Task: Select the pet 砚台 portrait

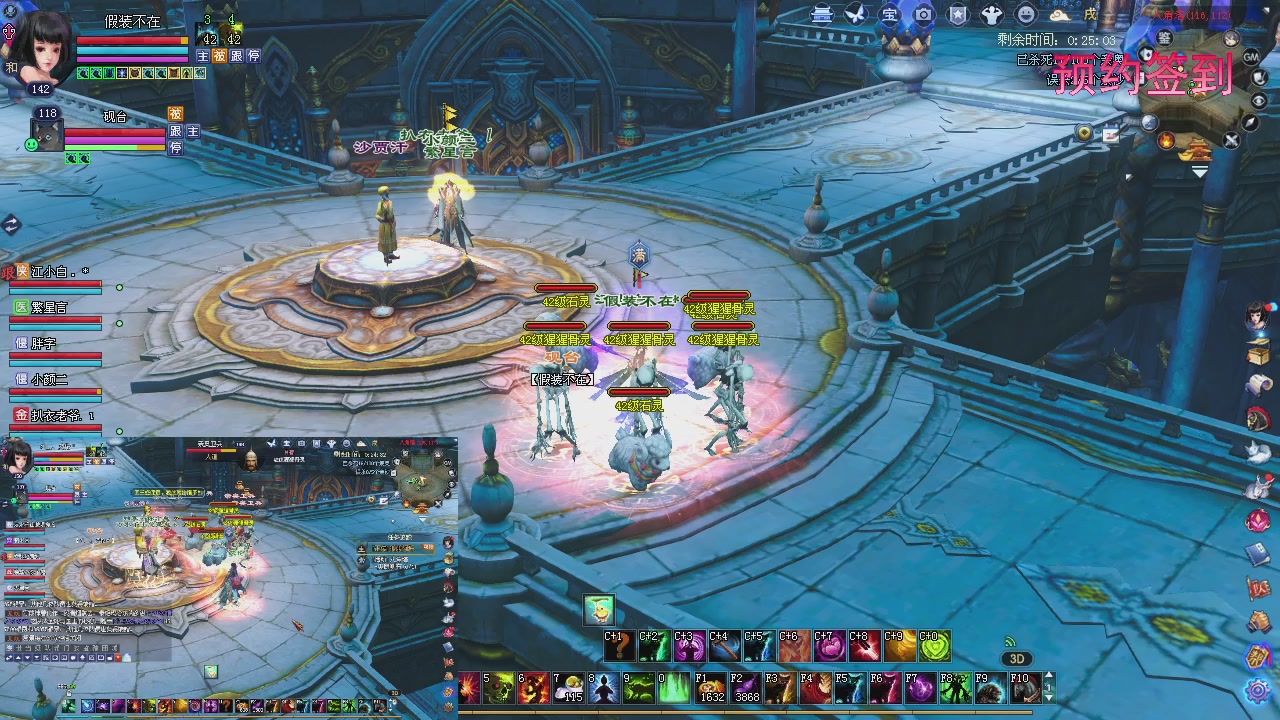Action: [49, 135]
